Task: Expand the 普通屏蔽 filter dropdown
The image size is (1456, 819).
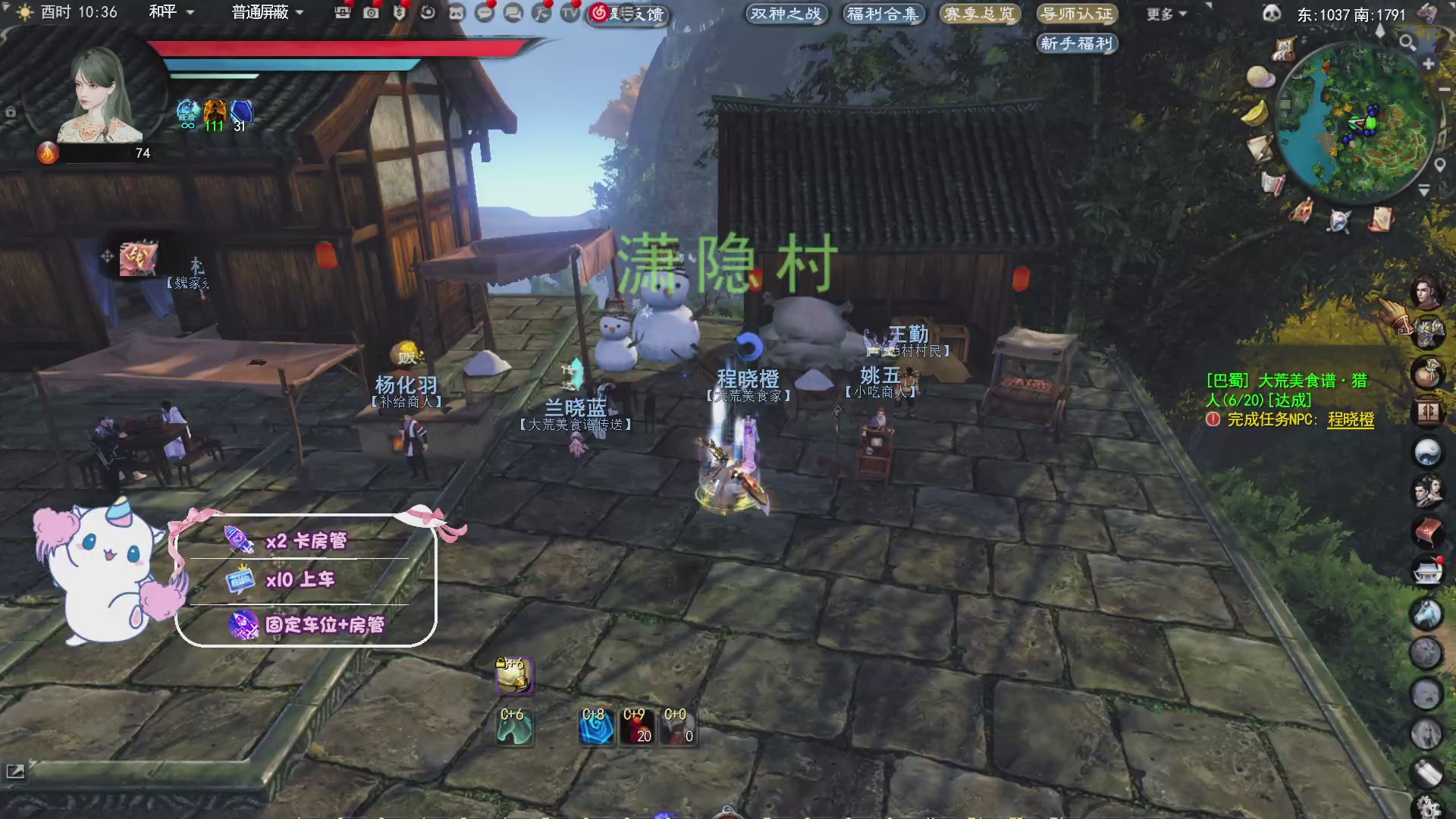Action: [262, 13]
